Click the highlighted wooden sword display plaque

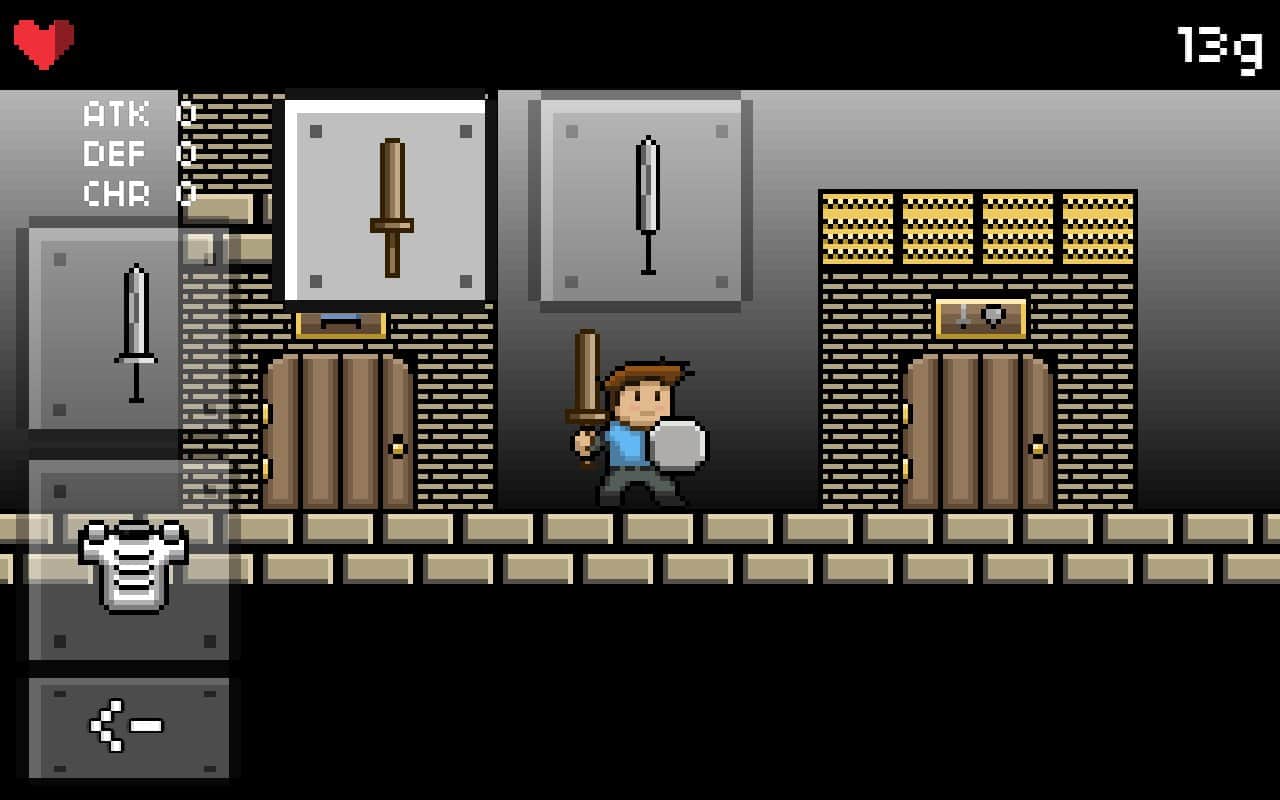pyautogui.click(x=388, y=198)
